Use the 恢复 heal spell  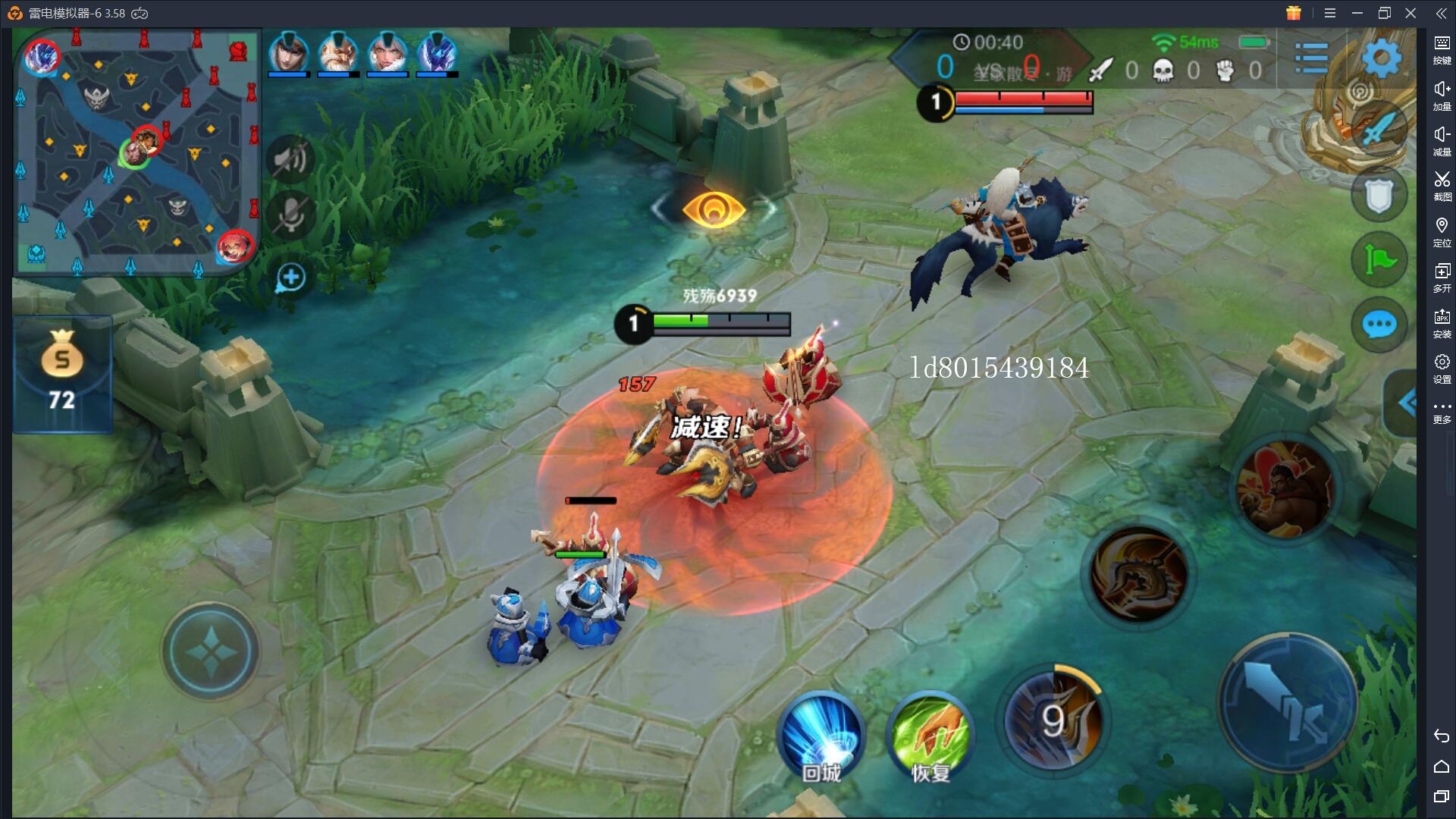pos(930,737)
